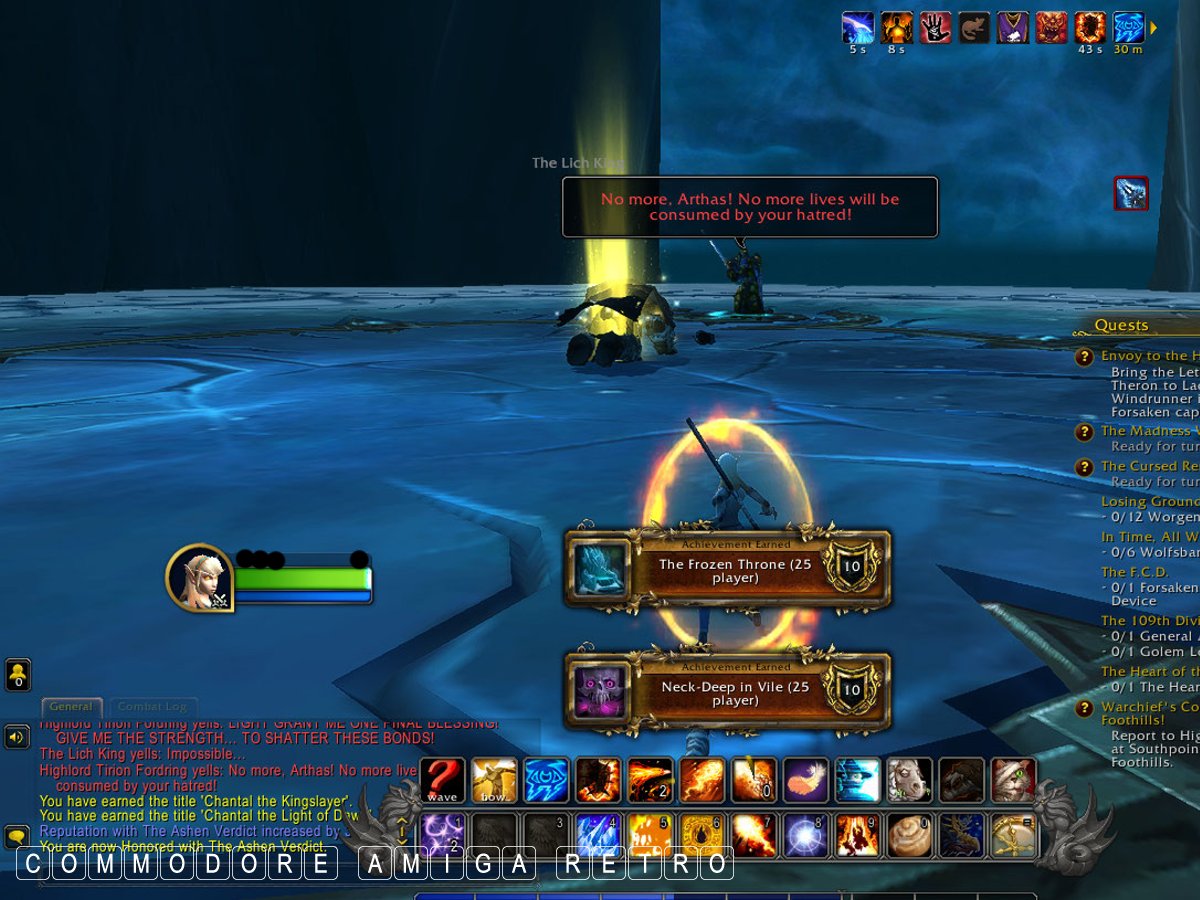This screenshot has height=900, width=1200.
Task: Click the black hand buff icon
Action: coord(935,26)
